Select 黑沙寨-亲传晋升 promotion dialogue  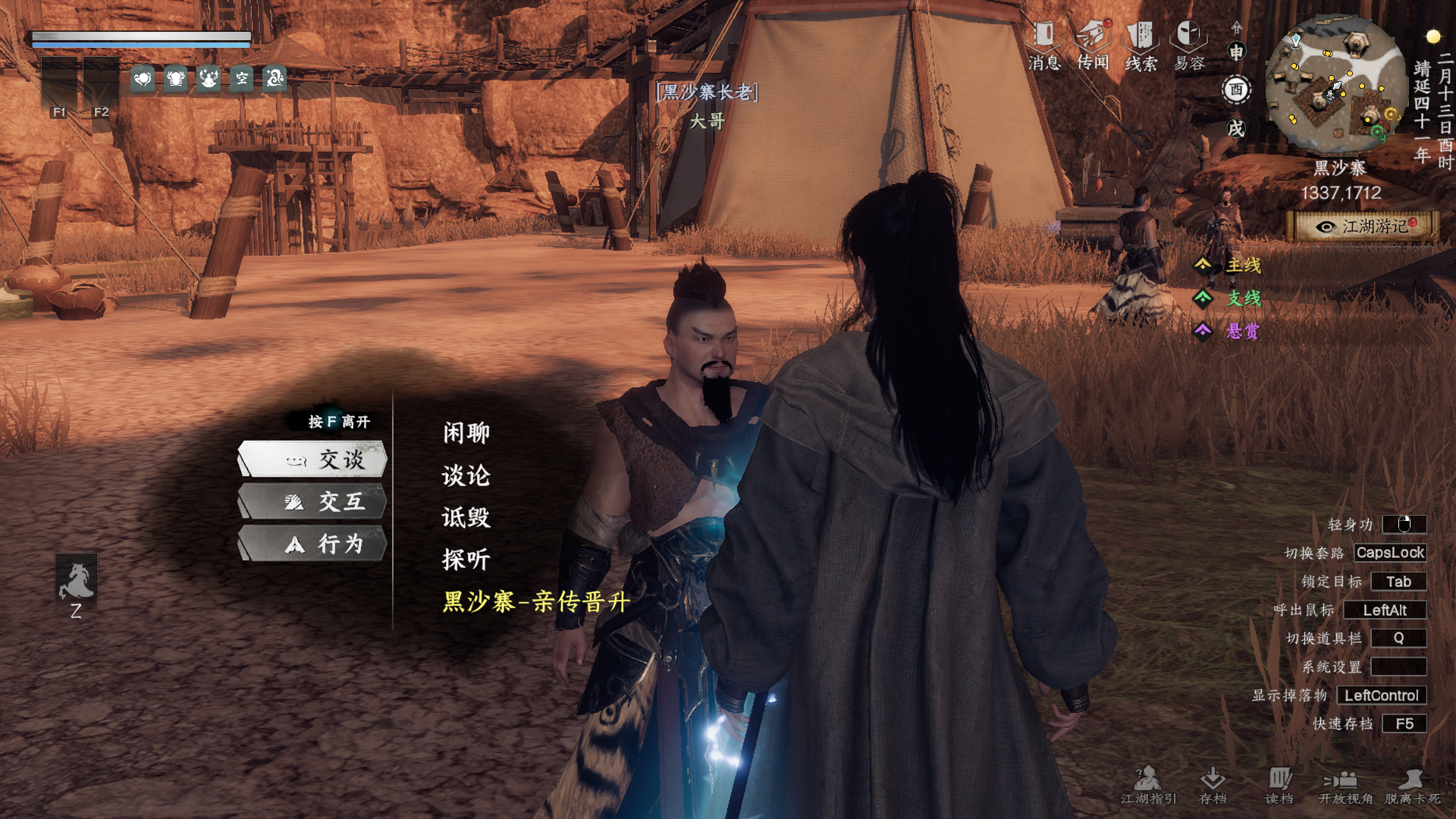[x=536, y=602]
